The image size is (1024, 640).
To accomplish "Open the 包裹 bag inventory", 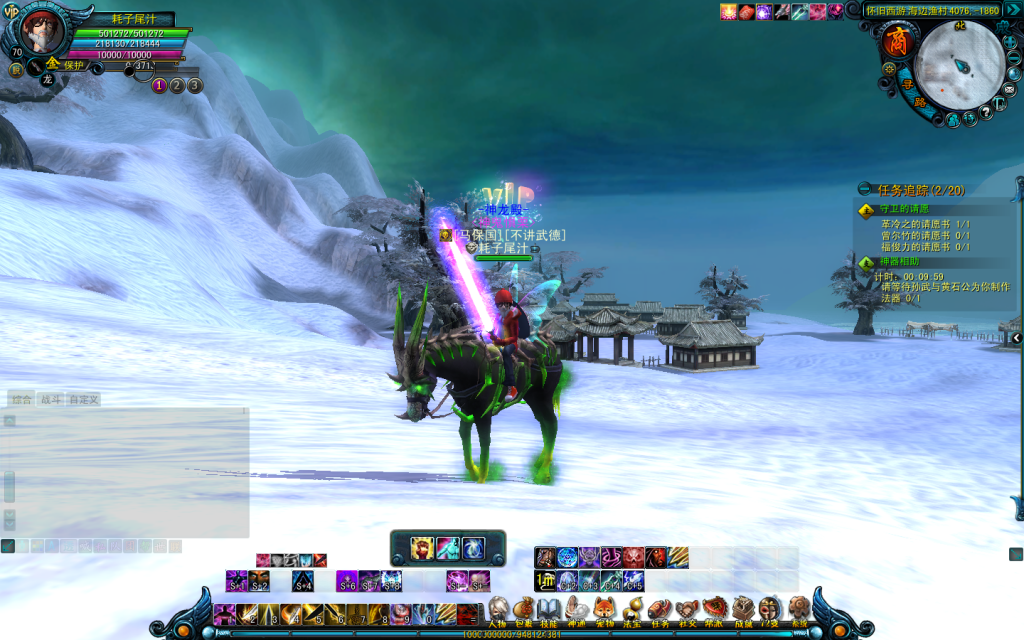I will pos(524,608).
